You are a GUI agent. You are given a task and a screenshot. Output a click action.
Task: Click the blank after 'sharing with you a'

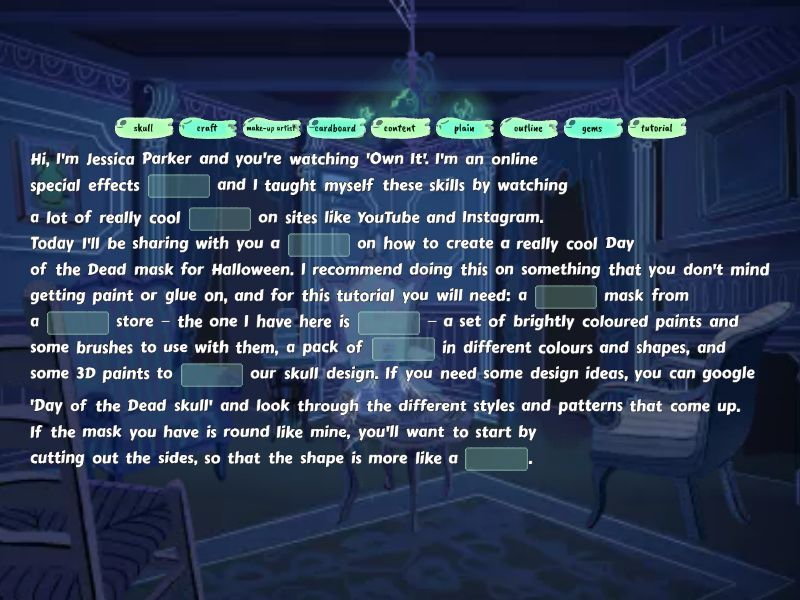pos(319,245)
